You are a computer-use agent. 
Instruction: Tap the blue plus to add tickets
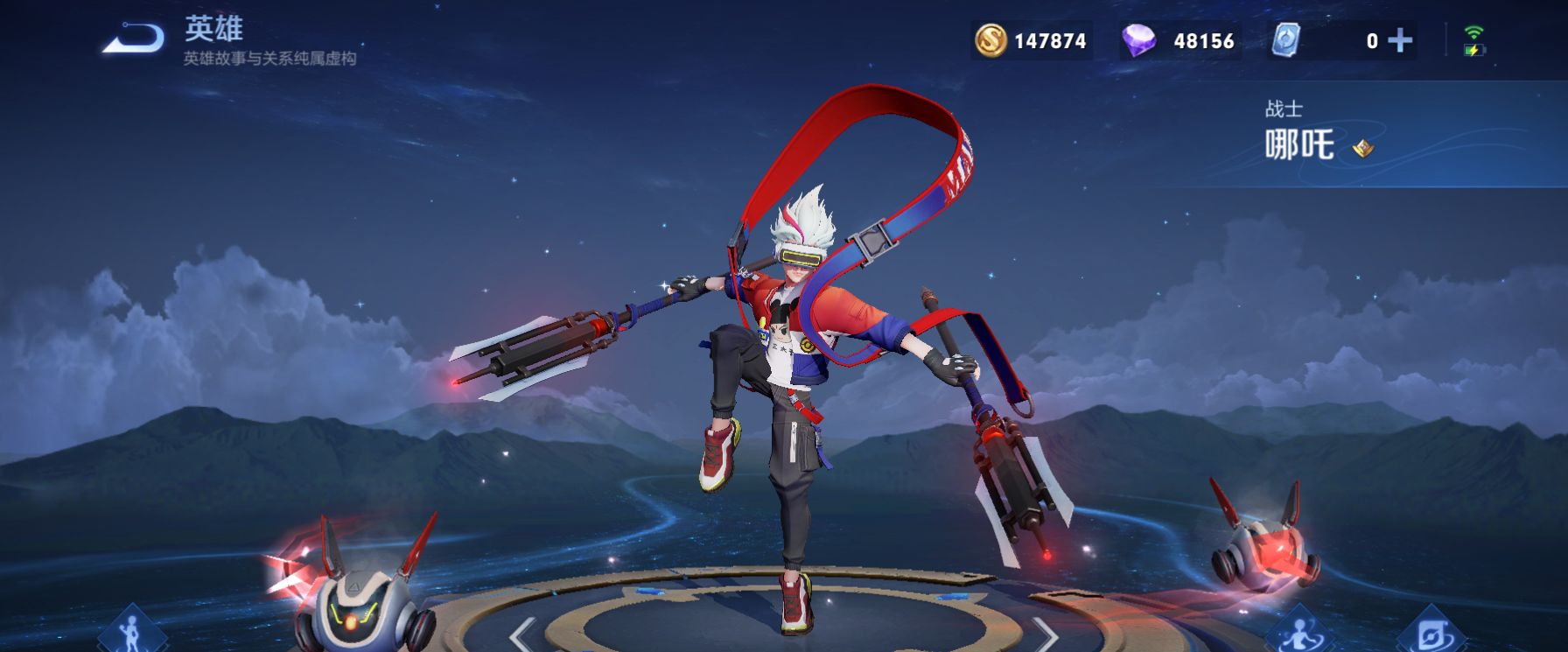click(x=1400, y=40)
